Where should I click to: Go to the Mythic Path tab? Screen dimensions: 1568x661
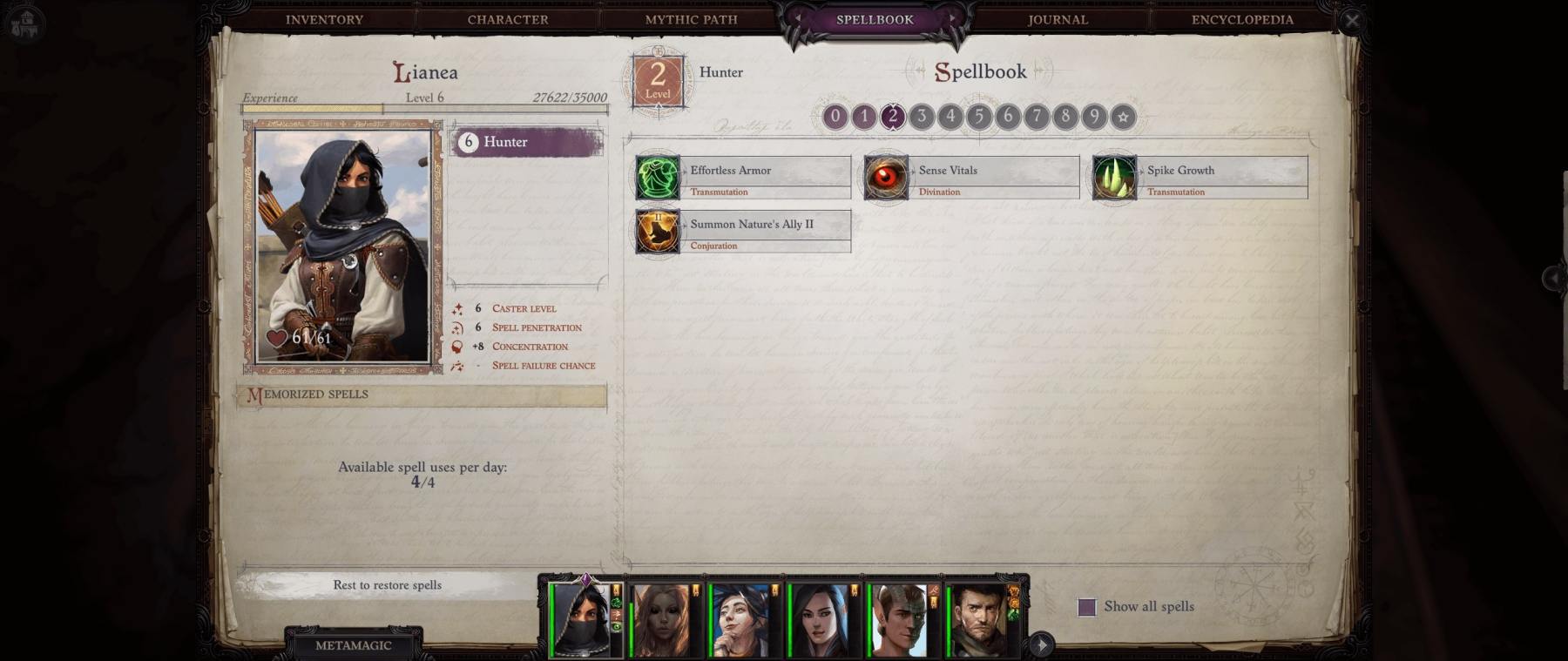691,19
